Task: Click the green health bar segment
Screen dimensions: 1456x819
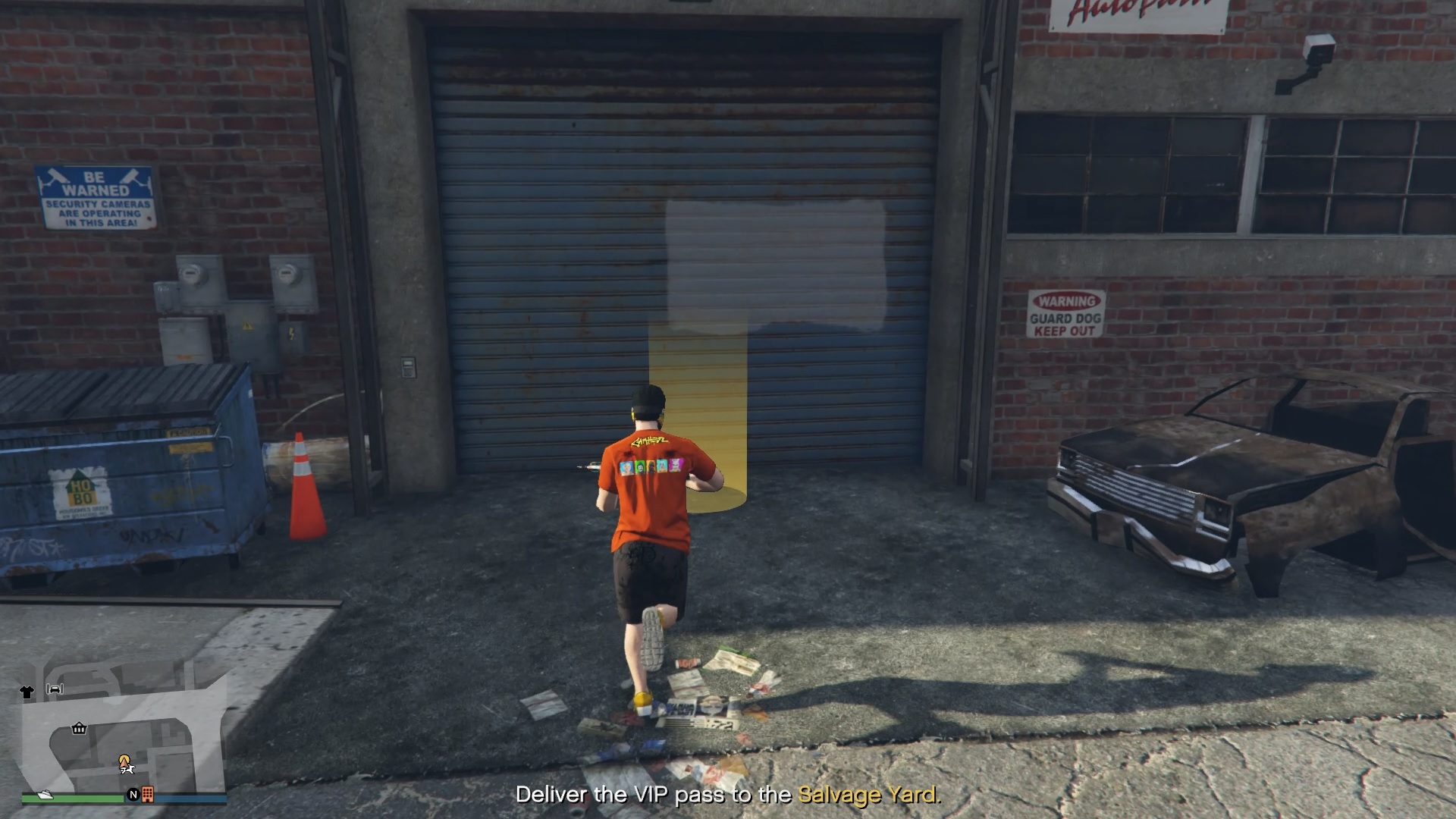Action: tap(83, 798)
